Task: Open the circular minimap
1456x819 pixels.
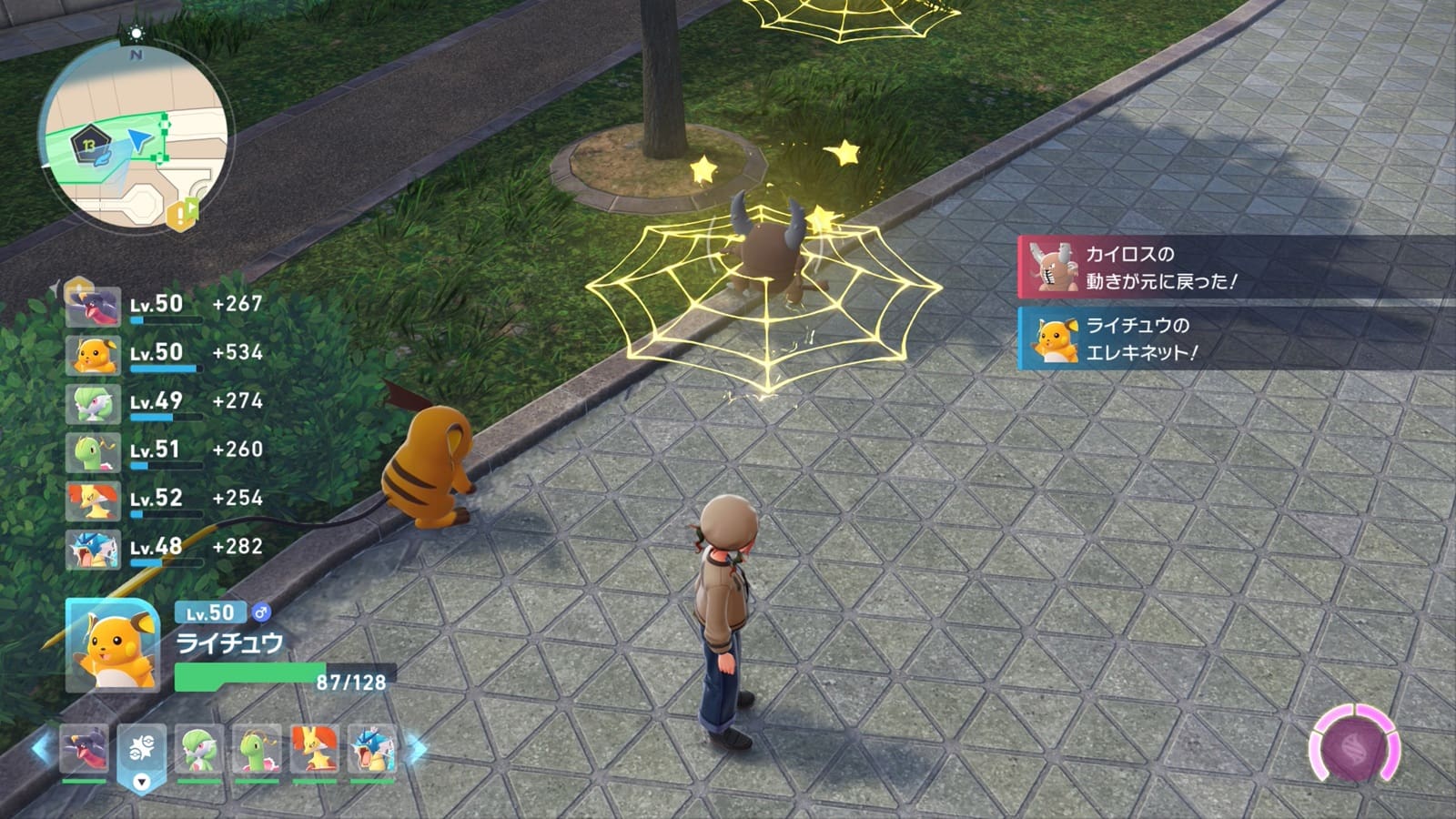Action: pyautogui.click(x=135, y=136)
